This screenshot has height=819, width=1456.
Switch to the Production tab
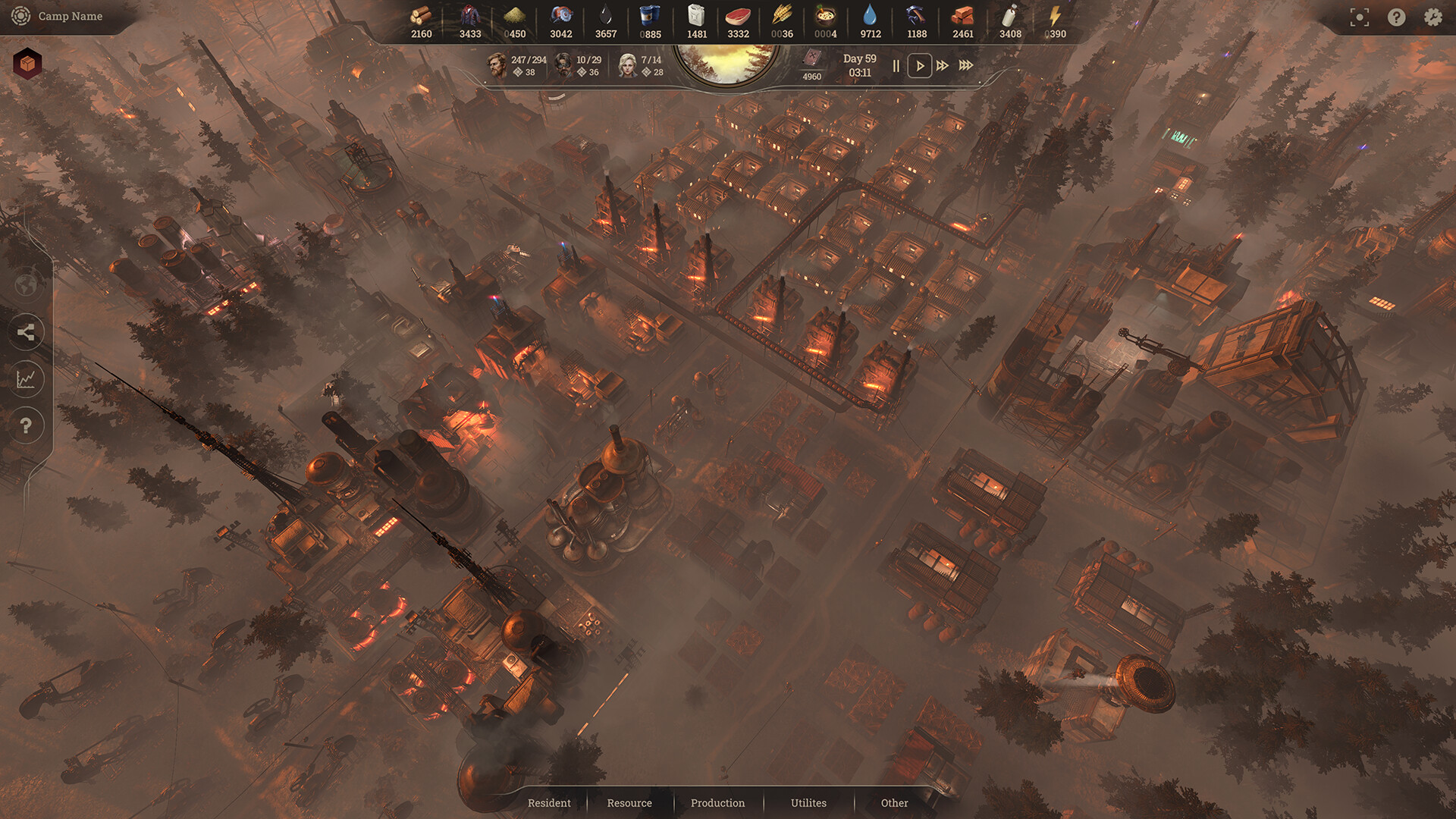pyautogui.click(x=717, y=802)
